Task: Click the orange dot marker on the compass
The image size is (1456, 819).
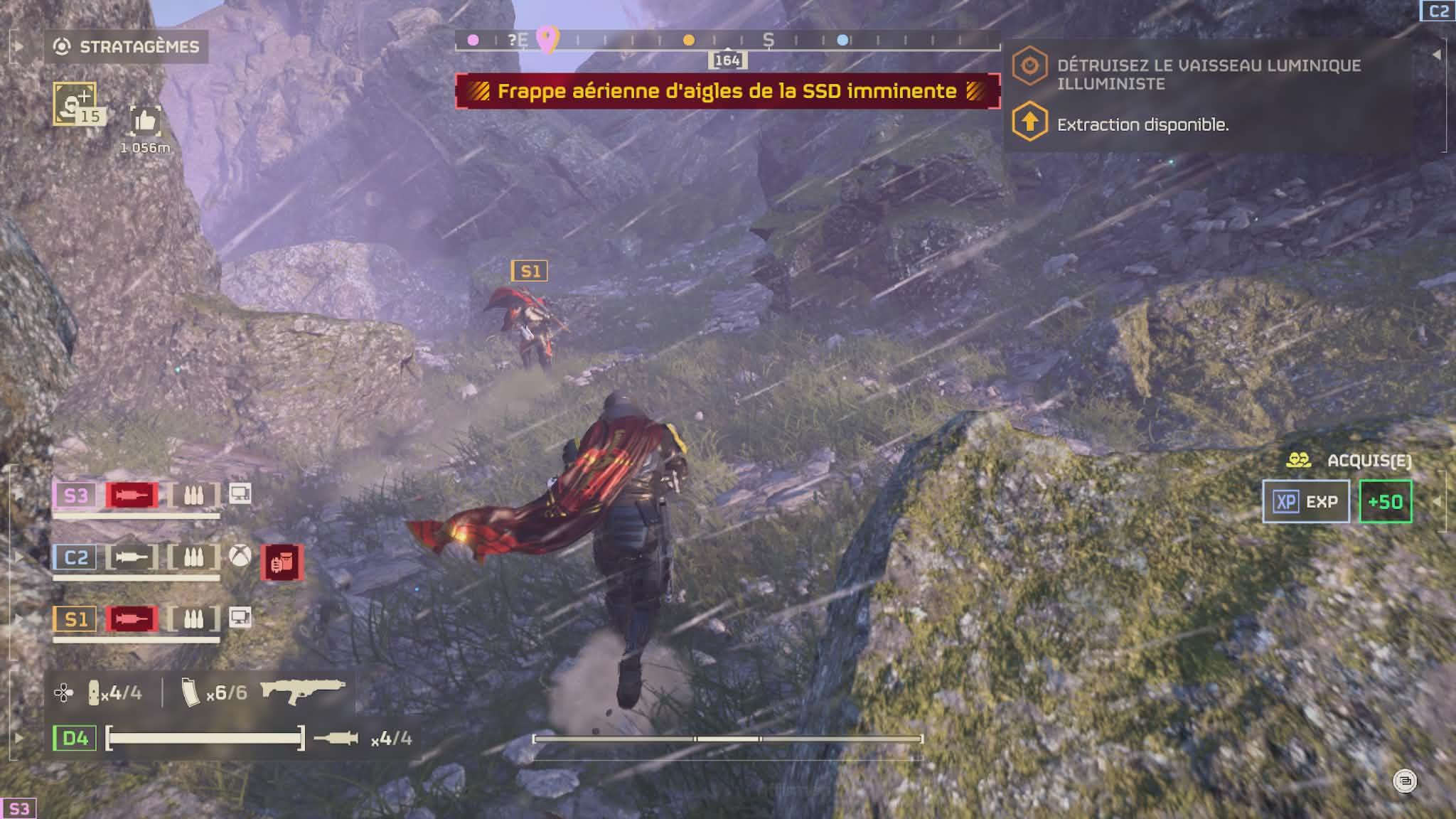Action: click(x=688, y=40)
